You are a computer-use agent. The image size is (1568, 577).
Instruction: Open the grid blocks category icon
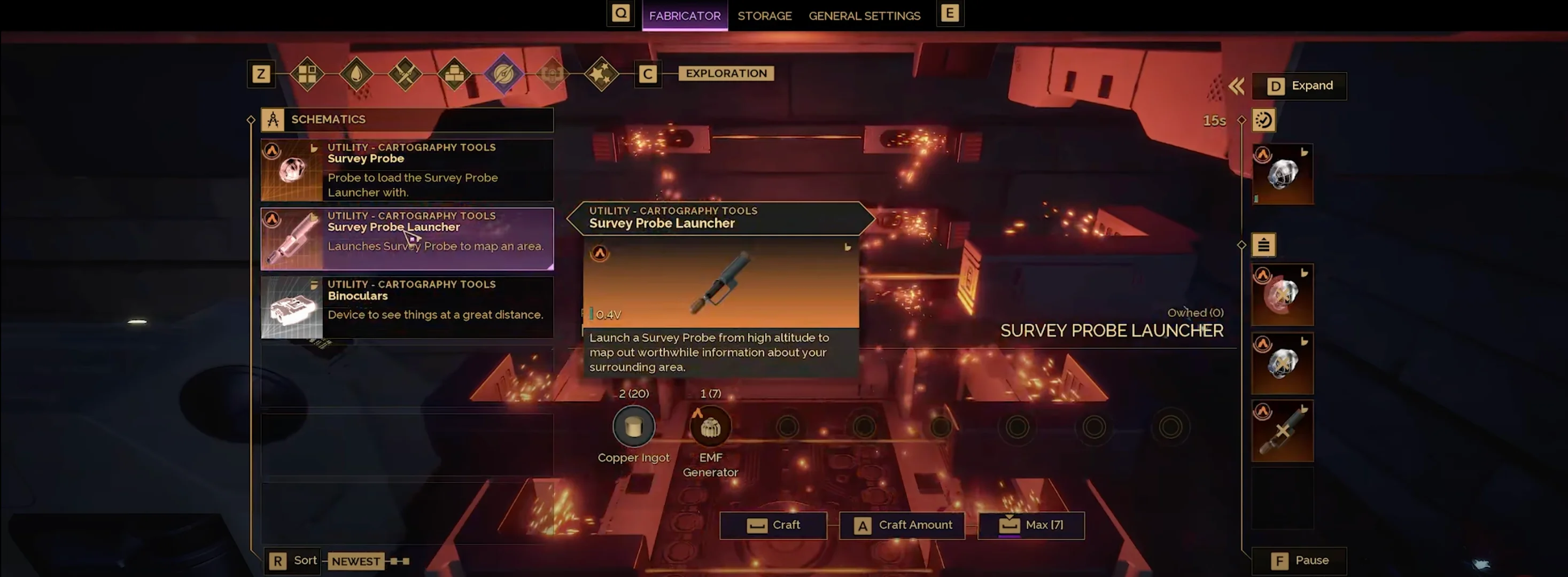click(308, 74)
